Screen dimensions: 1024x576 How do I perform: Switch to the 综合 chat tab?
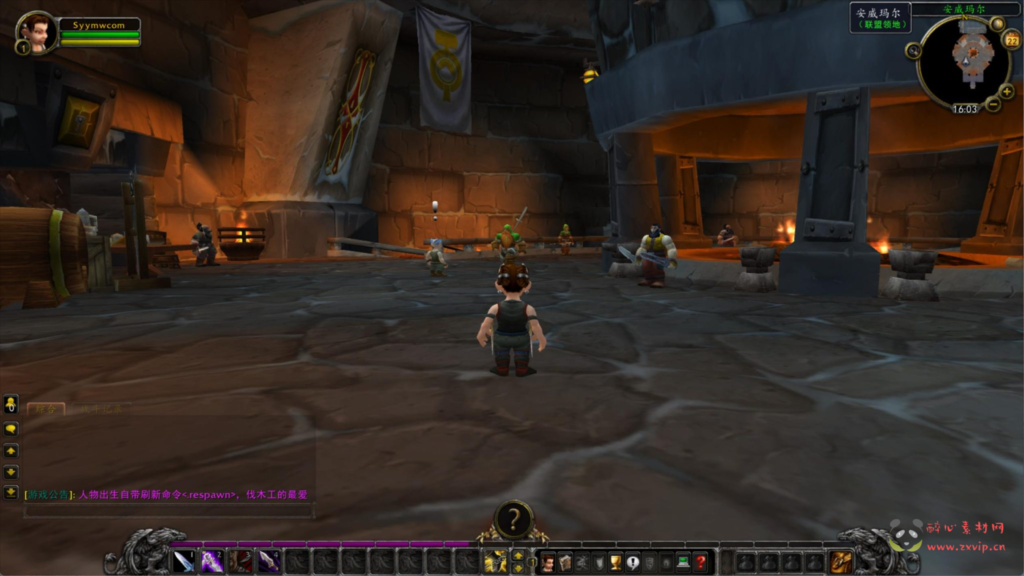coord(46,409)
